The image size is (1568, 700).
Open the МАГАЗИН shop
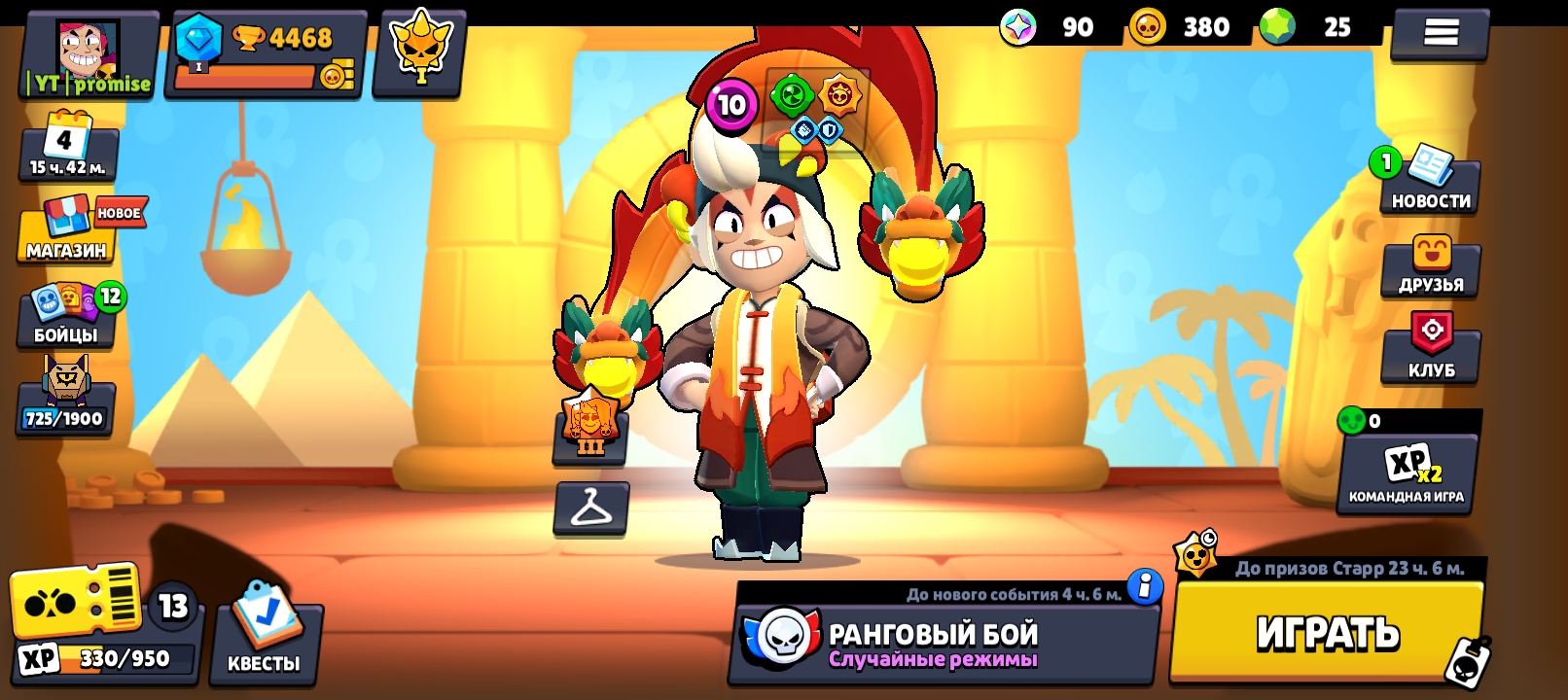[66, 235]
